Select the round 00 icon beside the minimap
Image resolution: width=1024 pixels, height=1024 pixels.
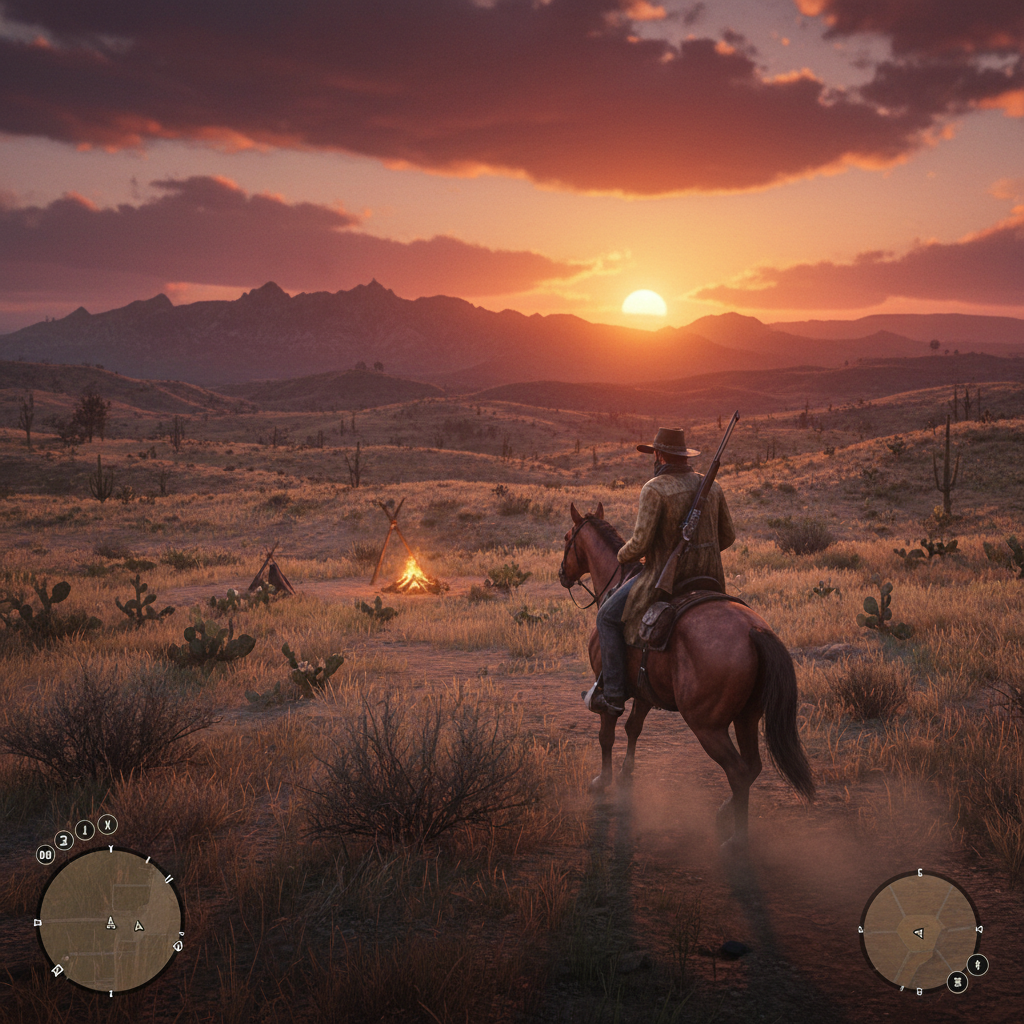point(46,854)
